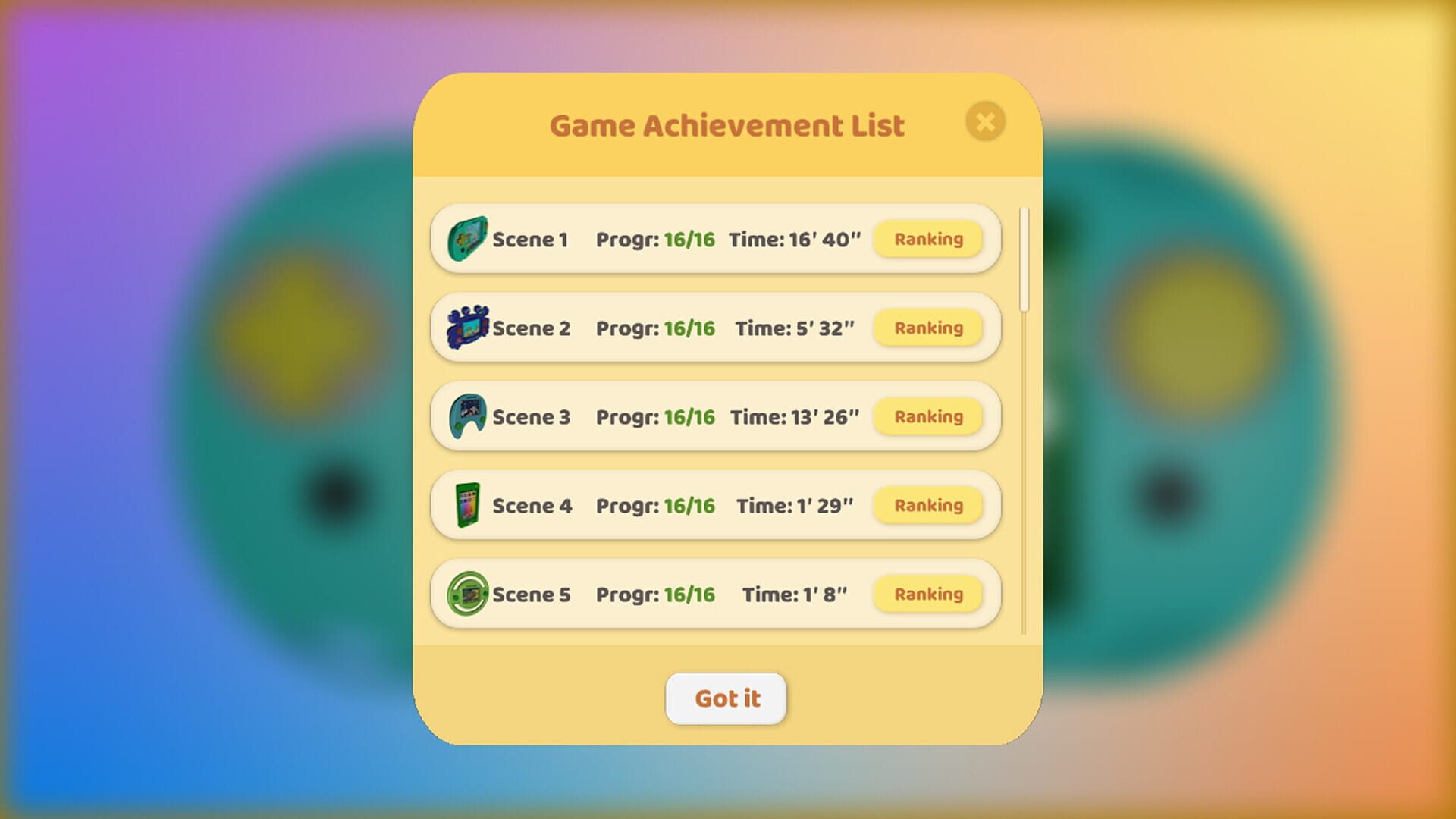Click the Scene 1 label text
1456x819 pixels.
[530, 239]
